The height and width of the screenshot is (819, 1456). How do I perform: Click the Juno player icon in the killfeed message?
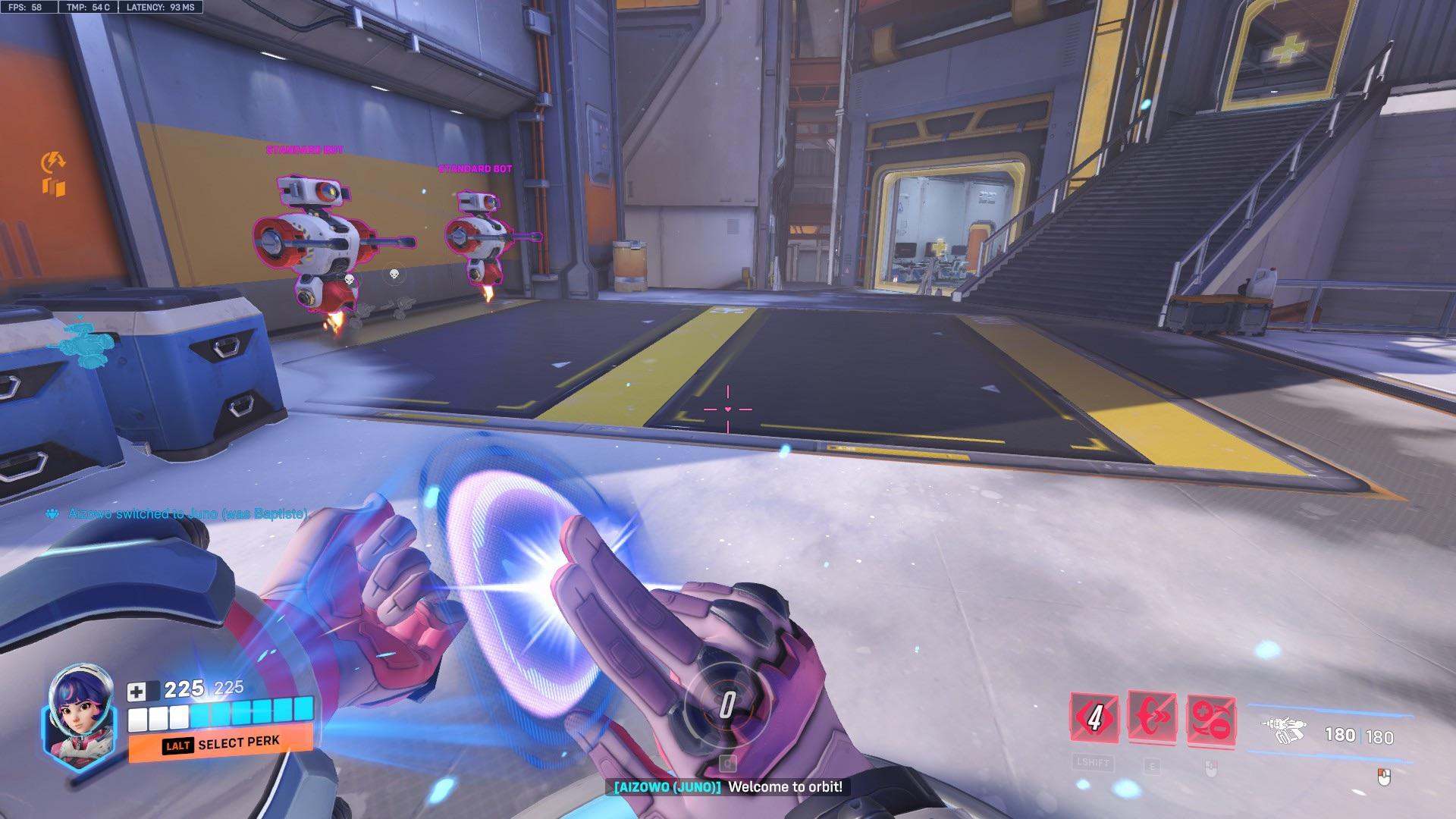52,513
